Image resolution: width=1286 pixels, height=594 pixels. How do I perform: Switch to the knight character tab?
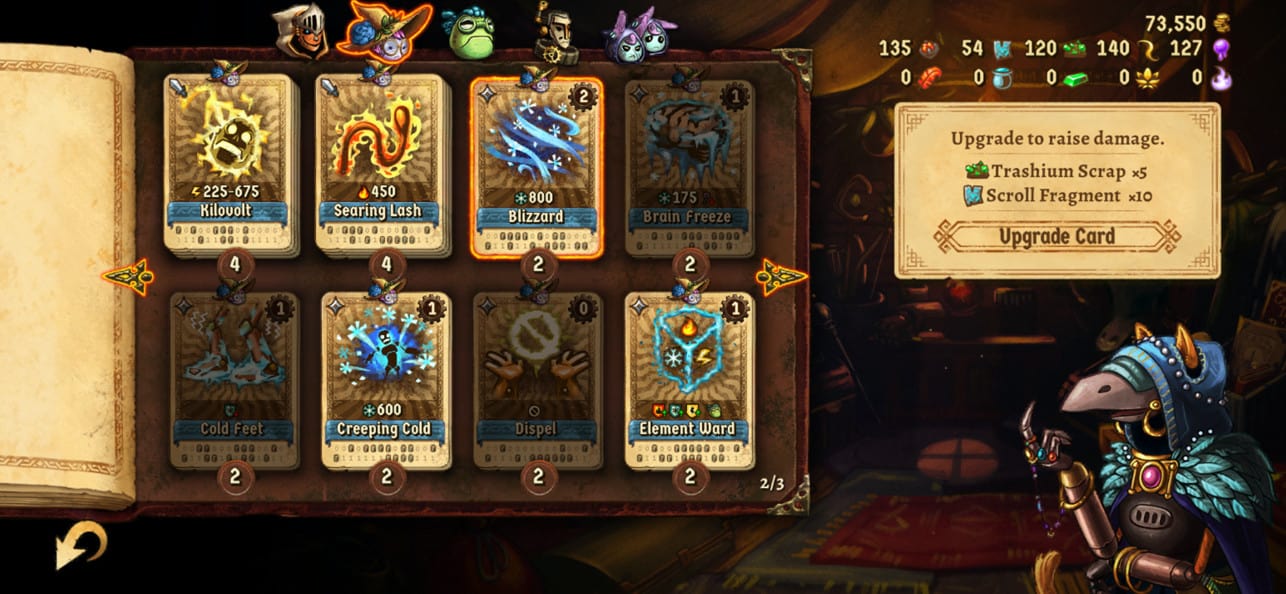pyautogui.click(x=300, y=32)
